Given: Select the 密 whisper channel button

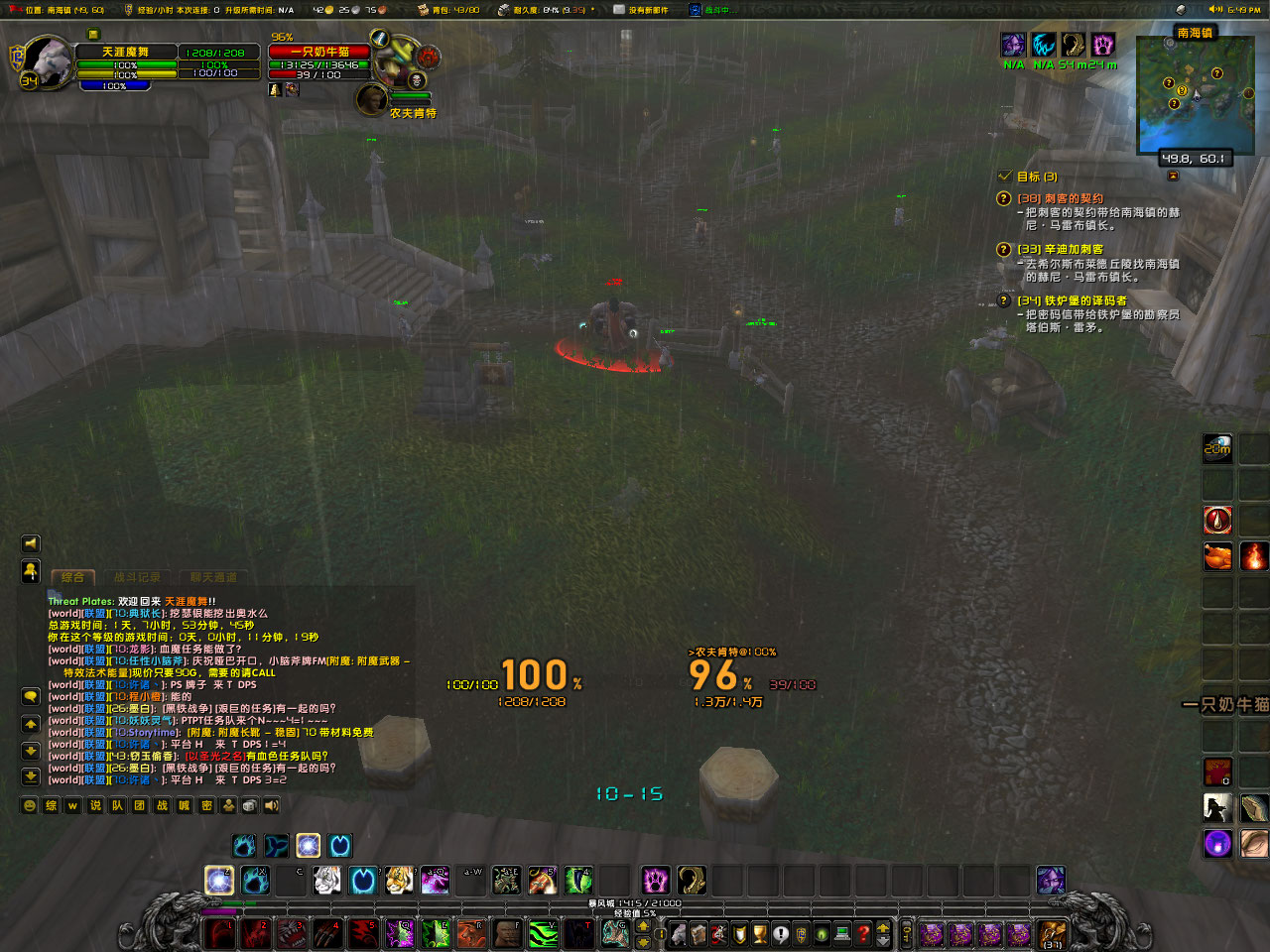Looking at the screenshot, I should [x=208, y=805].
